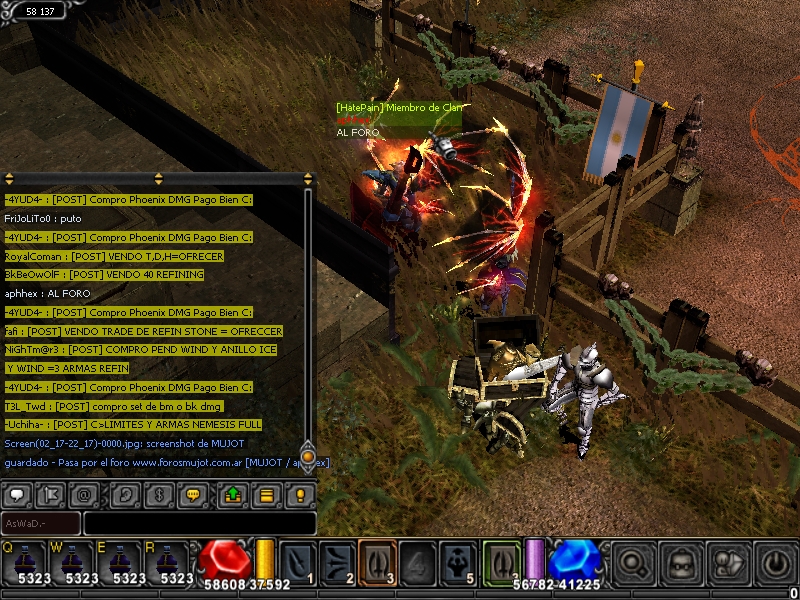Click the power button system menu
The width and height of the screenshot is (800, 600).
pos(776,563)
